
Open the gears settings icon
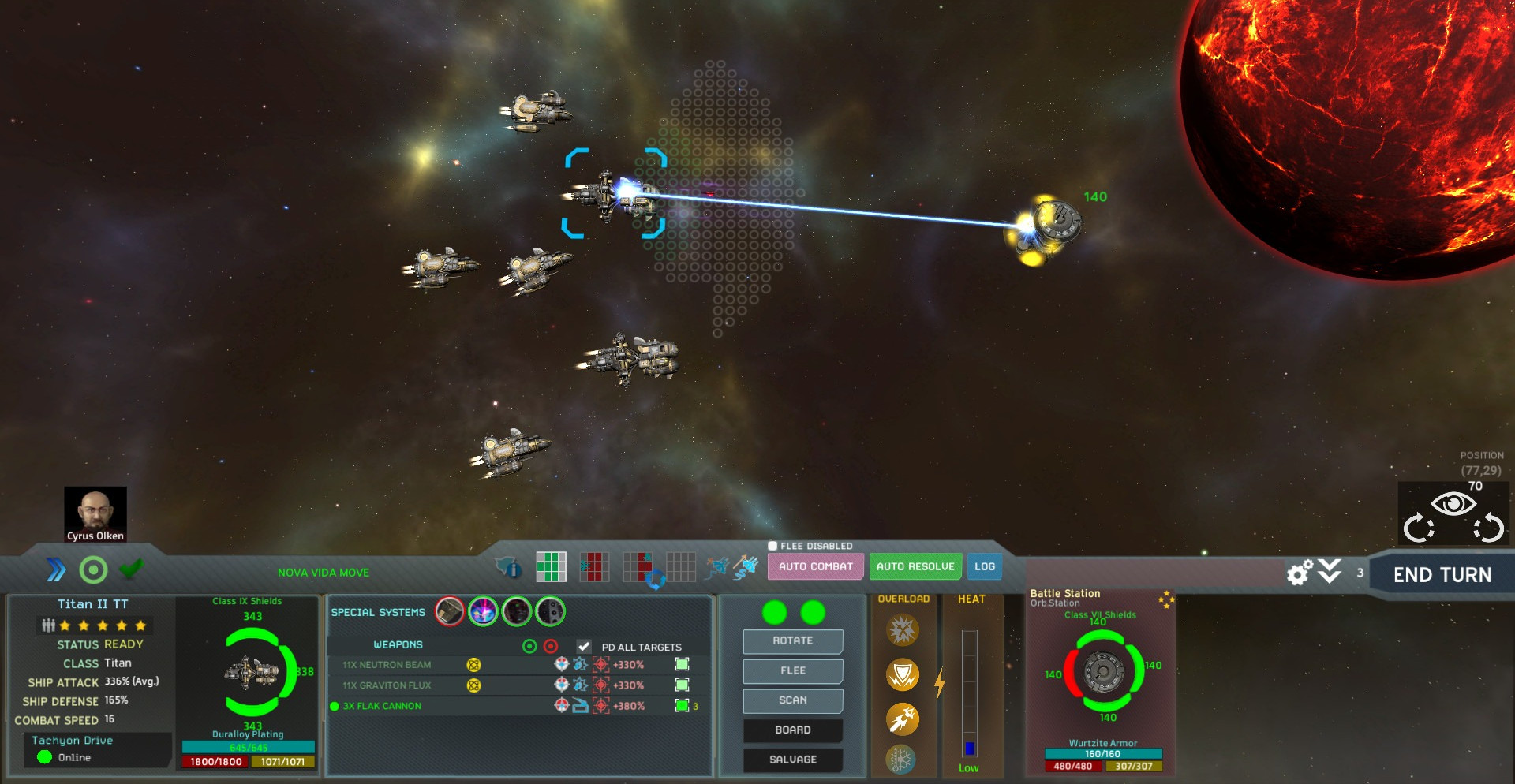pyautogui.click(x=1299, y=573)
